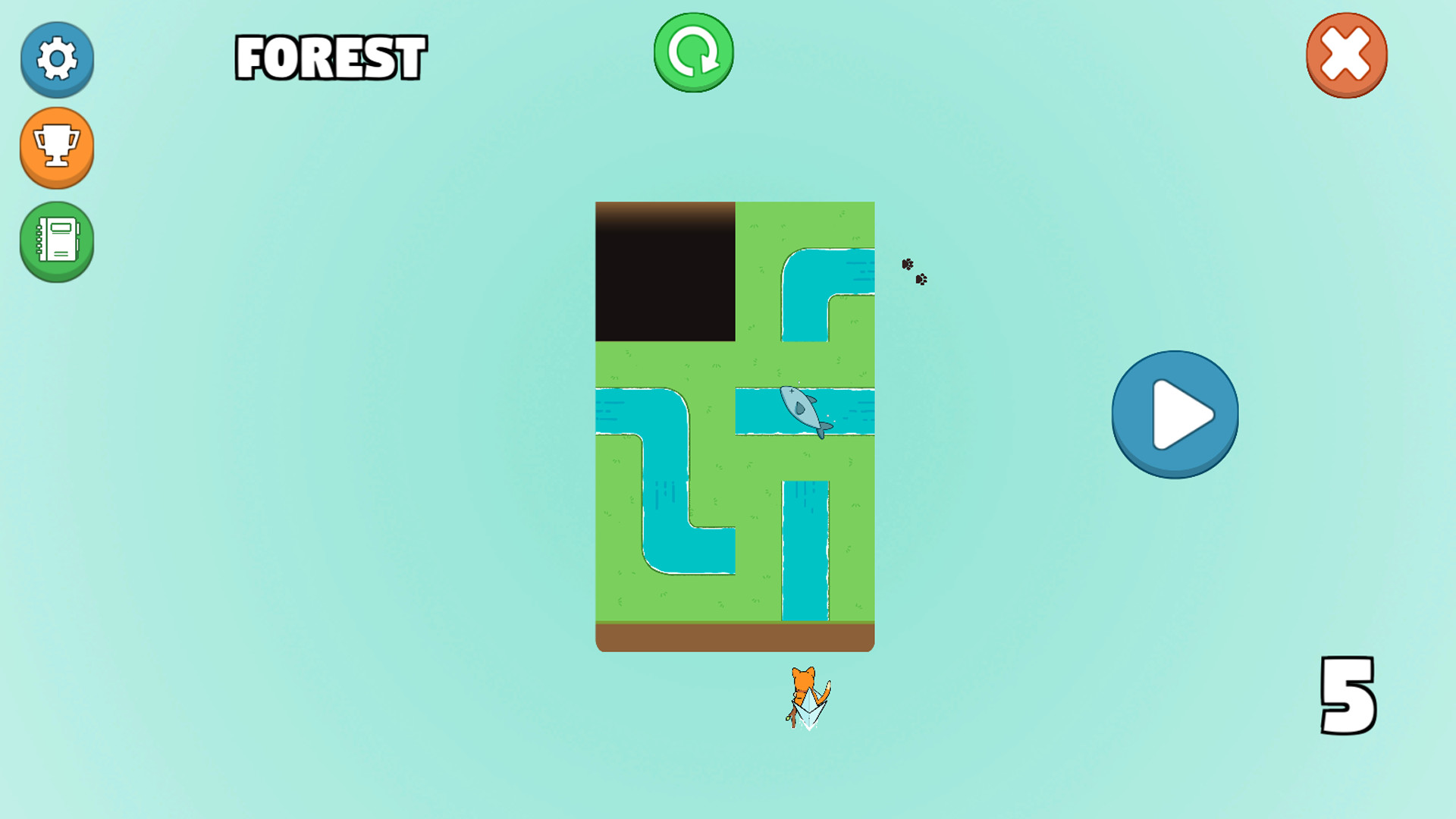Click the horizontal river tile left of the fish
This screenshot has height=819, width=1456.
point(758,409)
